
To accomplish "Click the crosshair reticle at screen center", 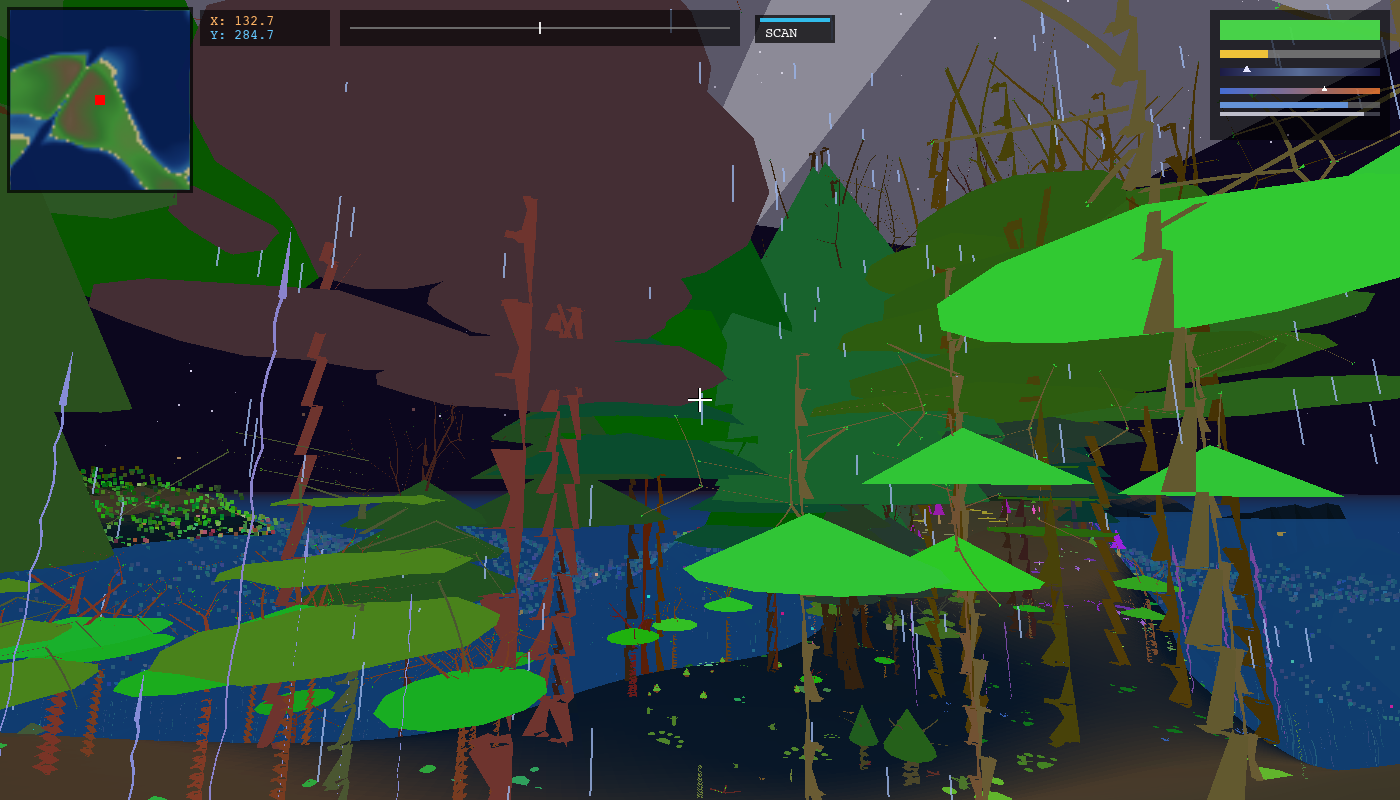I will click(700, 399).
